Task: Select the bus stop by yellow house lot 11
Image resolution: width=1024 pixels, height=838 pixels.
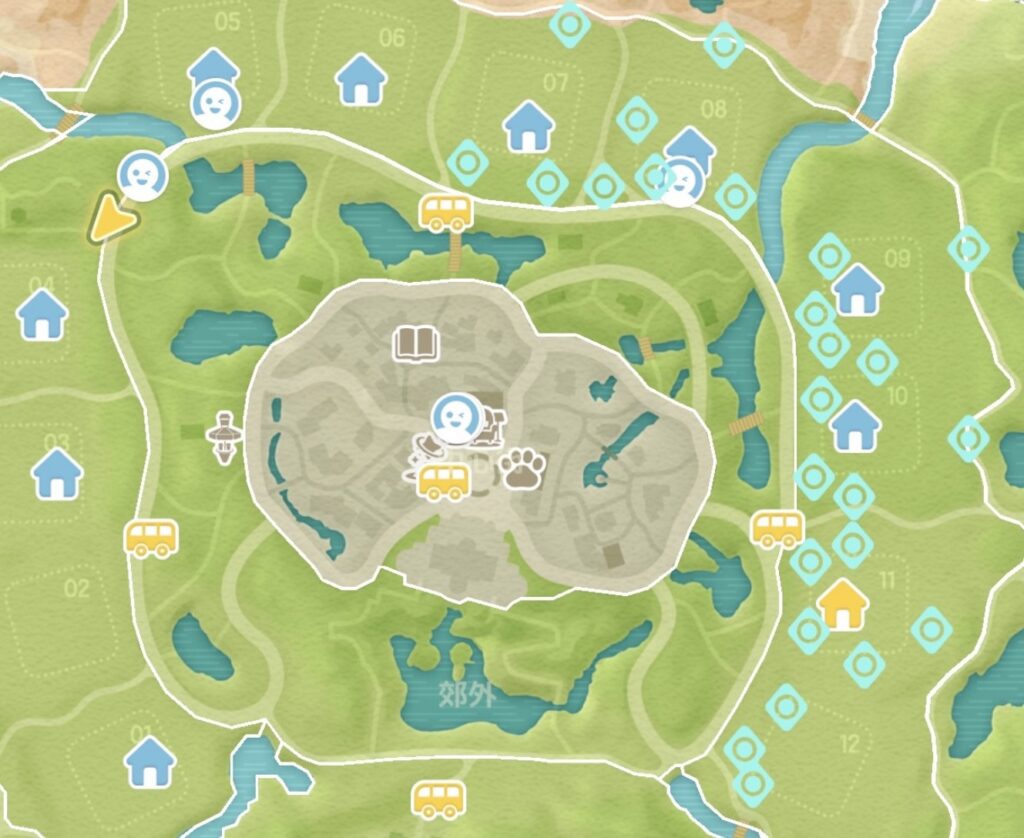Action: pos(777,527)
